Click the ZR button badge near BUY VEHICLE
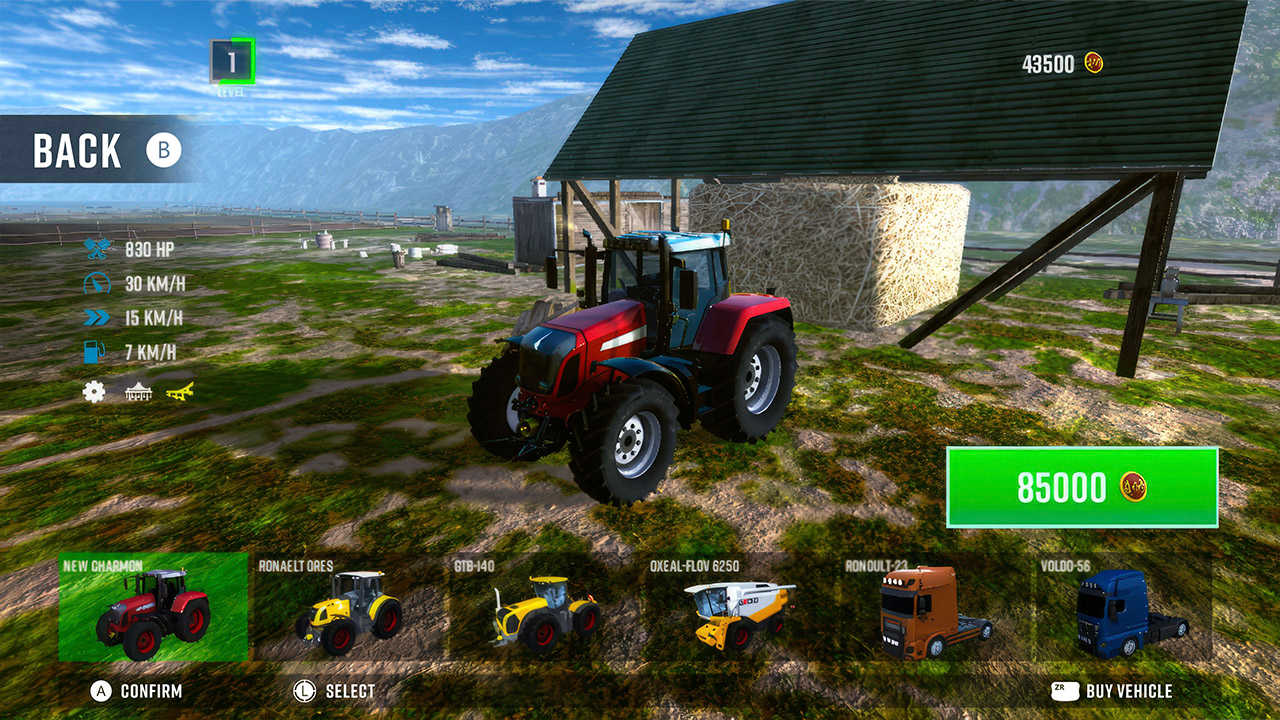 (1062, 689)
